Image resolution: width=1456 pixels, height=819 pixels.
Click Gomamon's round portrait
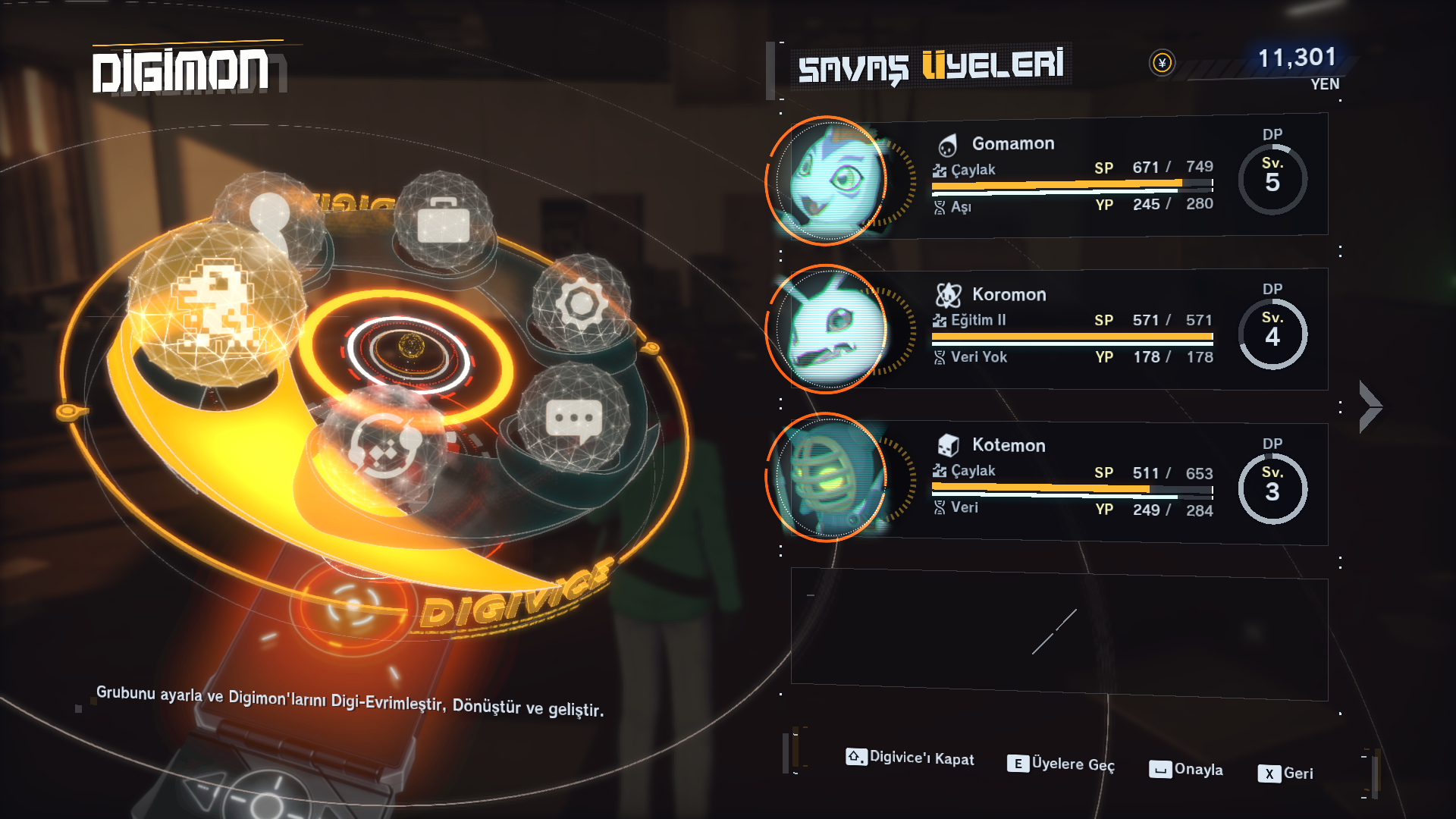[829, 180]
